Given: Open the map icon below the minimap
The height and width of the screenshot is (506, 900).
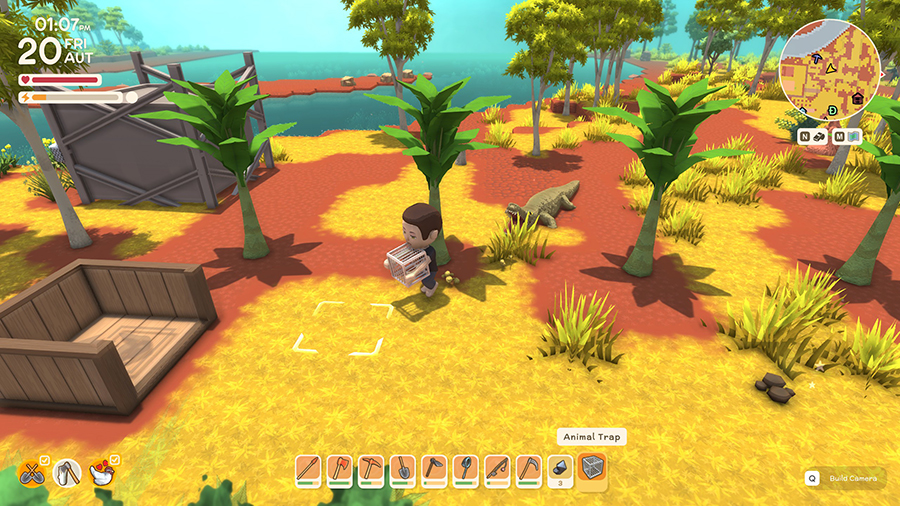Looking at the screenshot, I should point(853,136).
